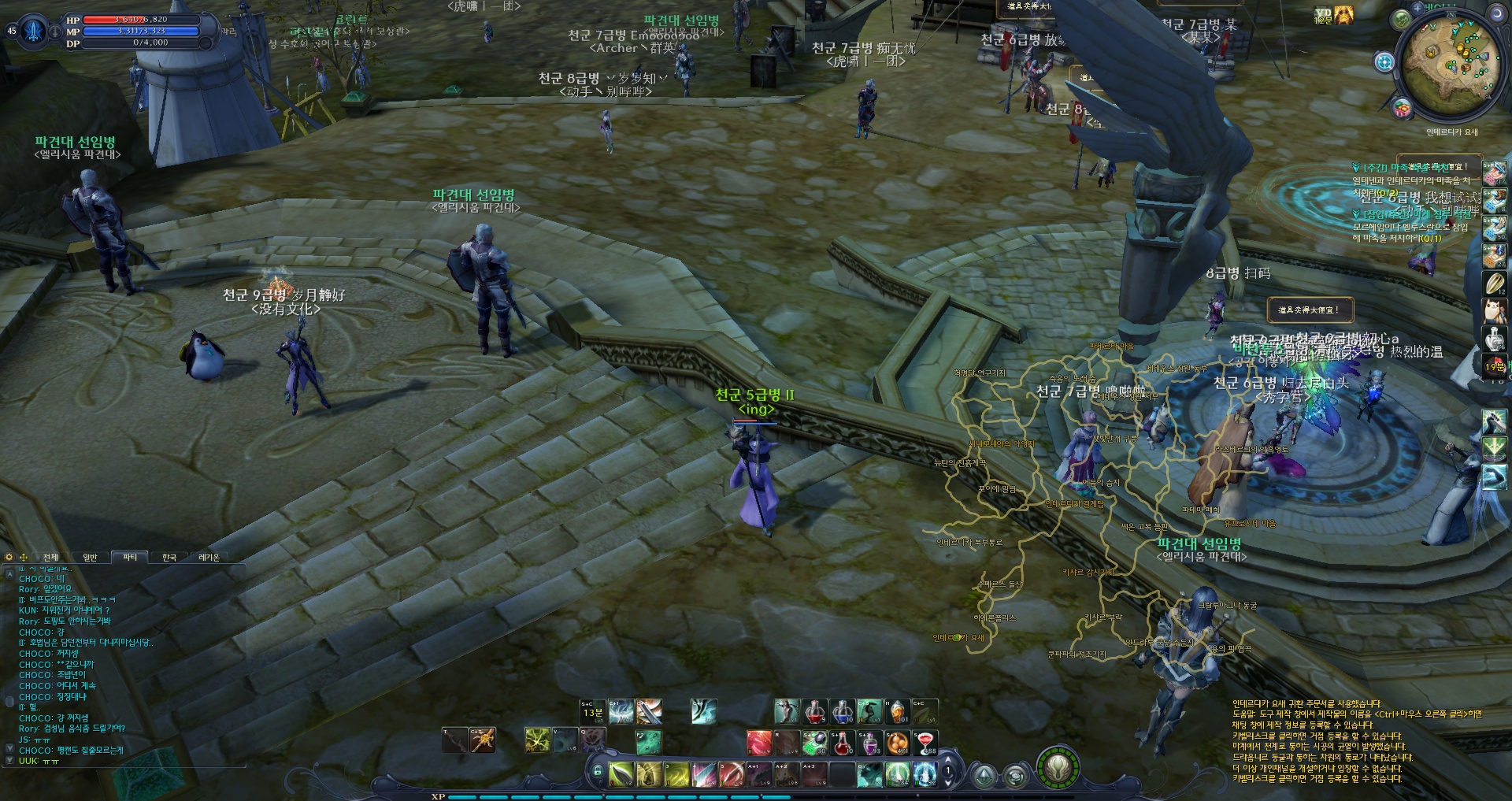The height and width of the screenshot is (801, 1512).
Task: Toggle the hotbar lock icon
Action: 598,771
